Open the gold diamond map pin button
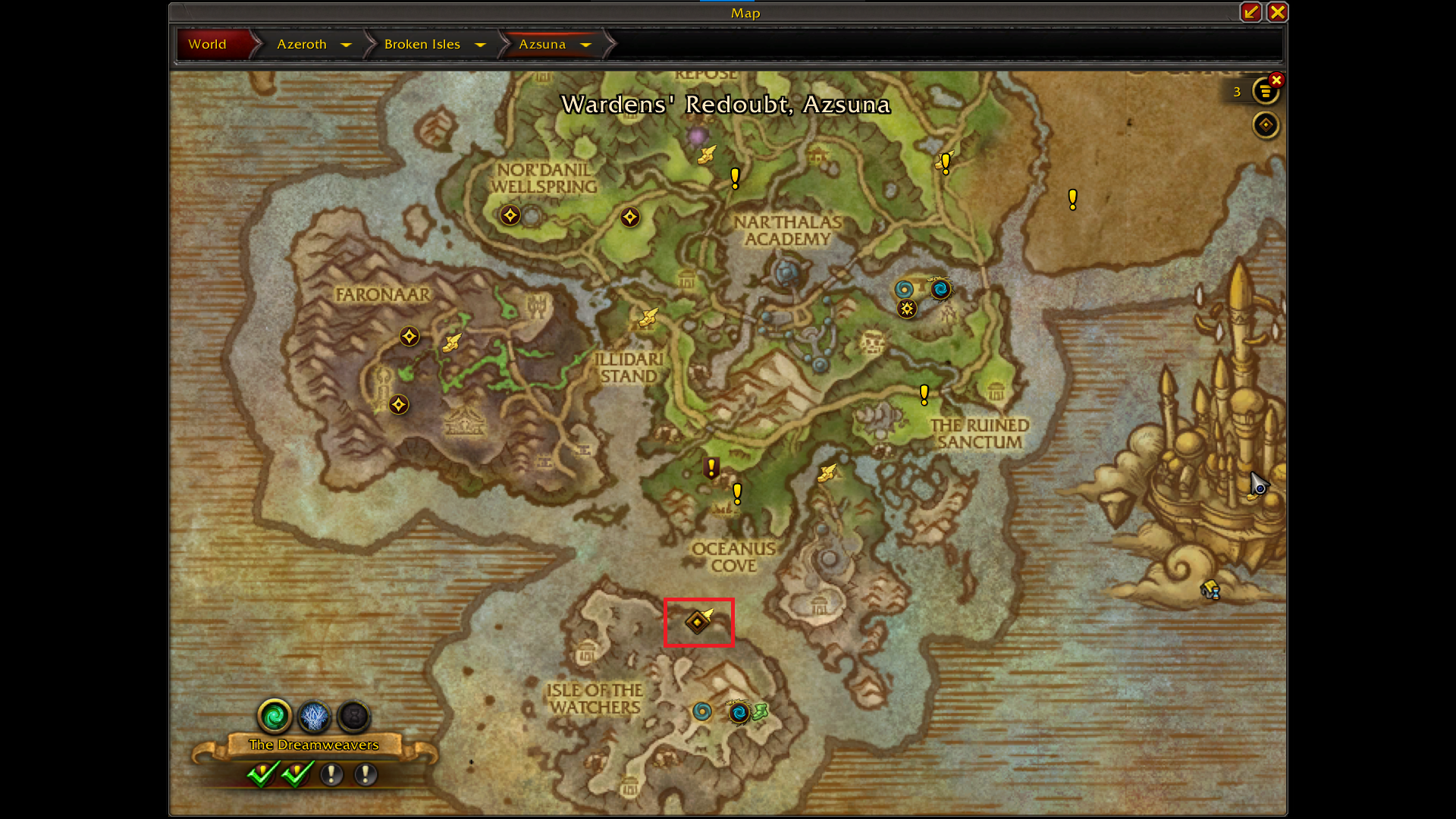Viewport: 1456px width, 819px height. pos(1266,125)
